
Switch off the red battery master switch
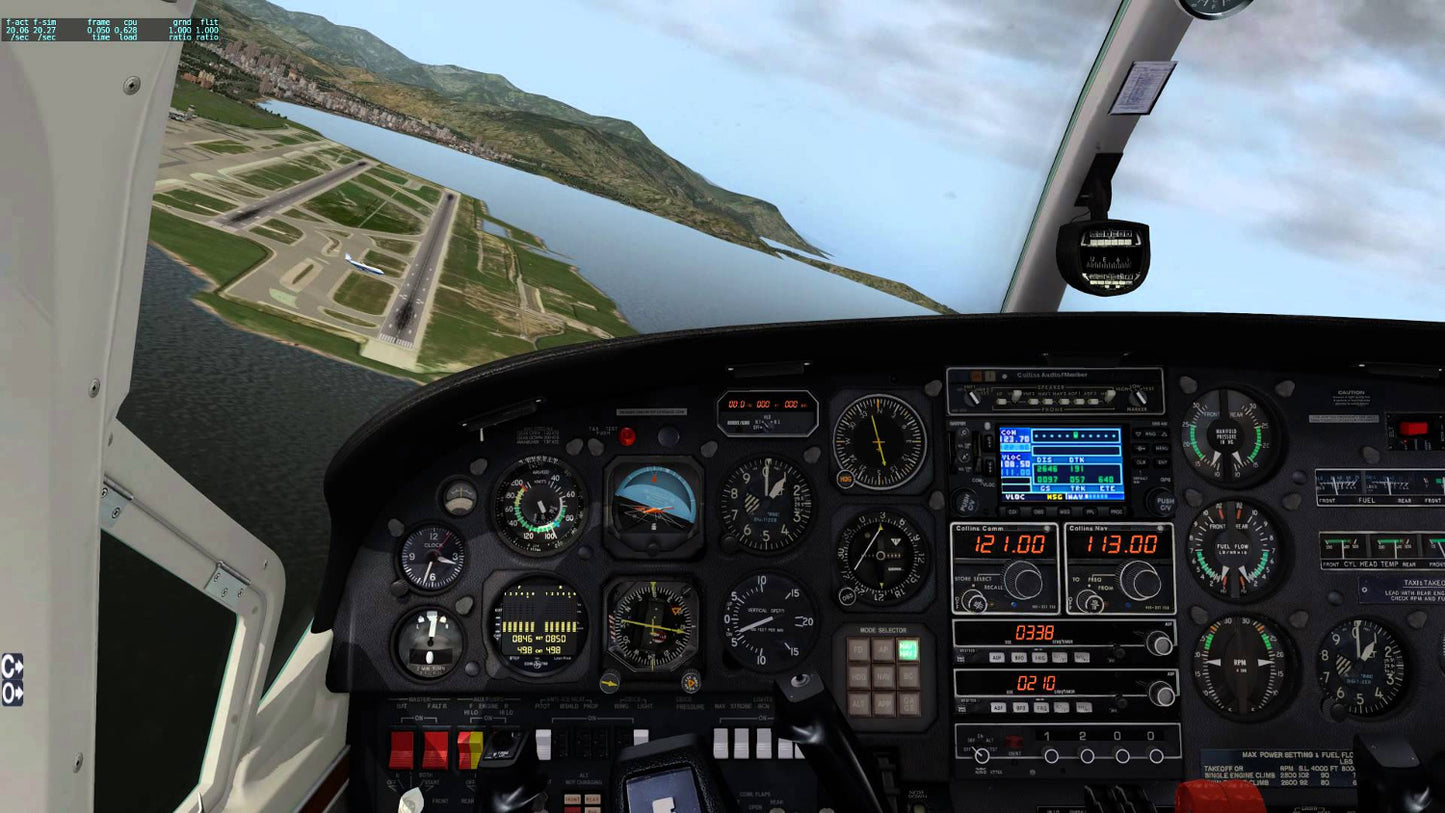click(x=401, y=746)
